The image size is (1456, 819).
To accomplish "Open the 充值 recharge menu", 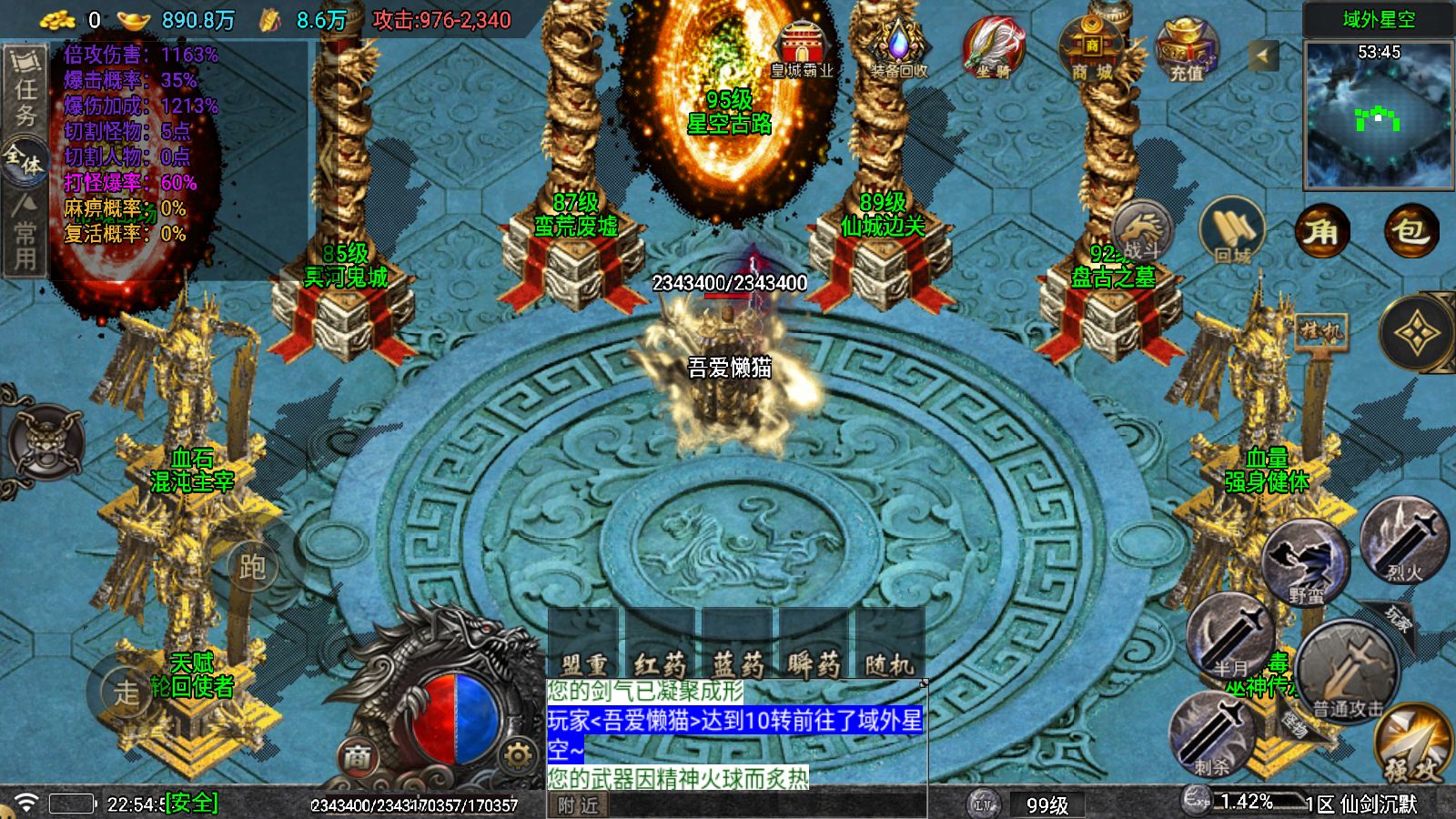I will 1187,50.
